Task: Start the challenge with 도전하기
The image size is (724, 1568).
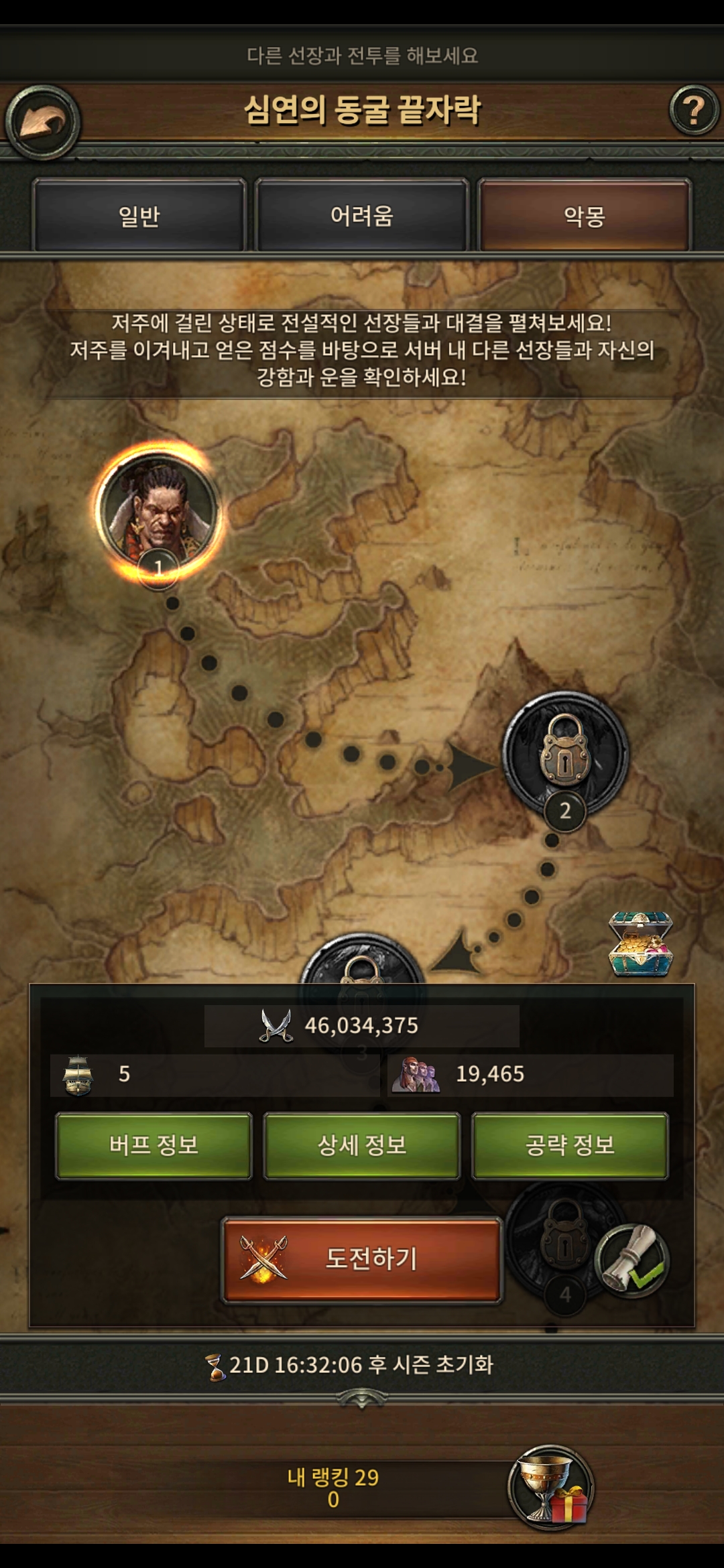Action: [362, 1259]
